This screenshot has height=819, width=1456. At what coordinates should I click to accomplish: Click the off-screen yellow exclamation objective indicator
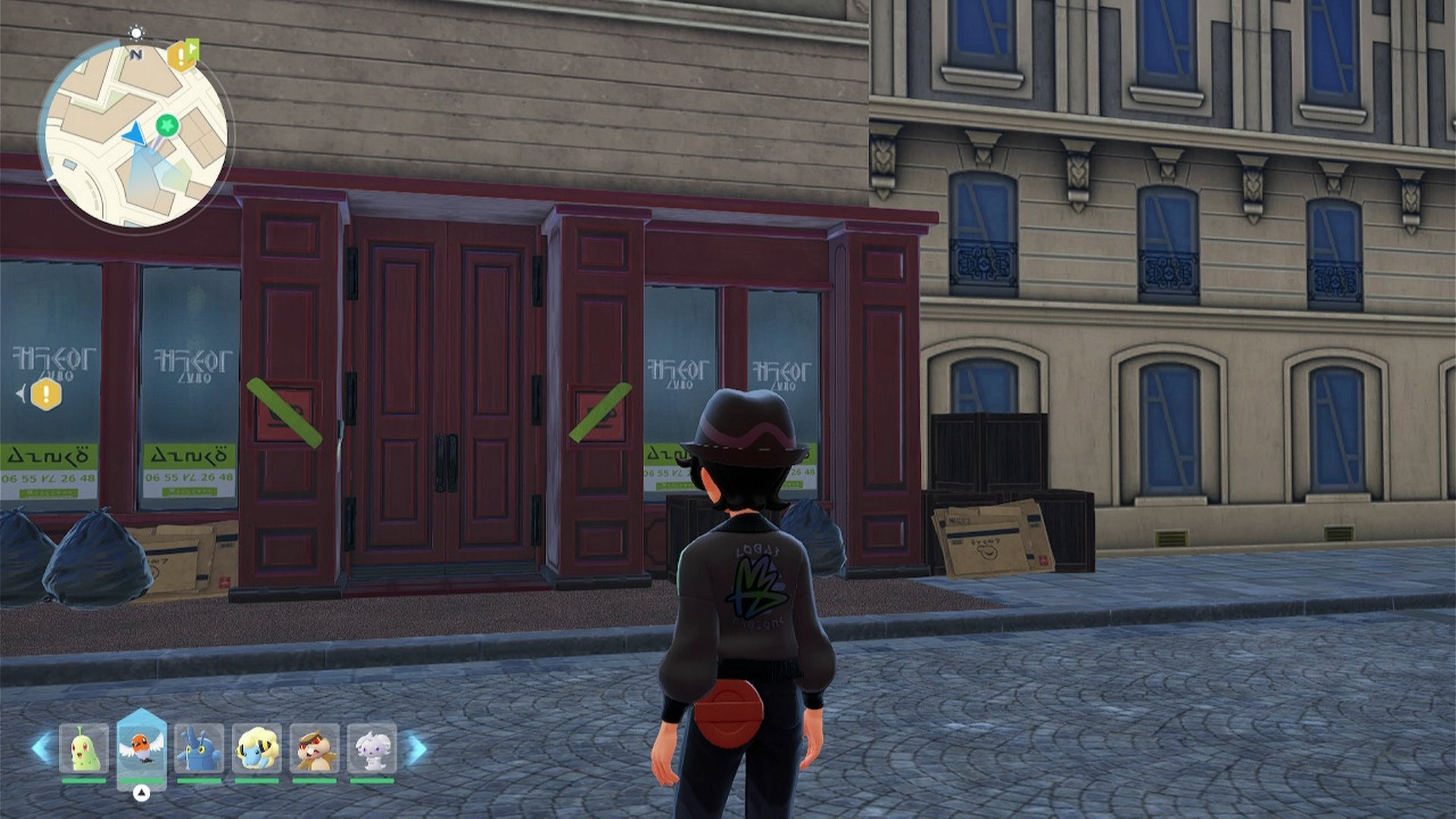coord(45,394)
